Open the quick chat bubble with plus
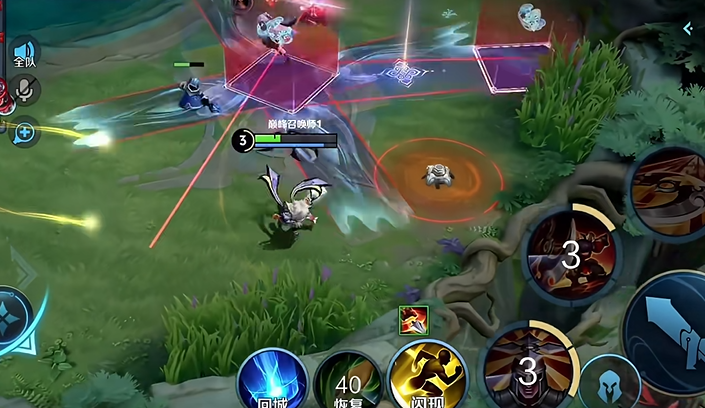 [24, 131]
